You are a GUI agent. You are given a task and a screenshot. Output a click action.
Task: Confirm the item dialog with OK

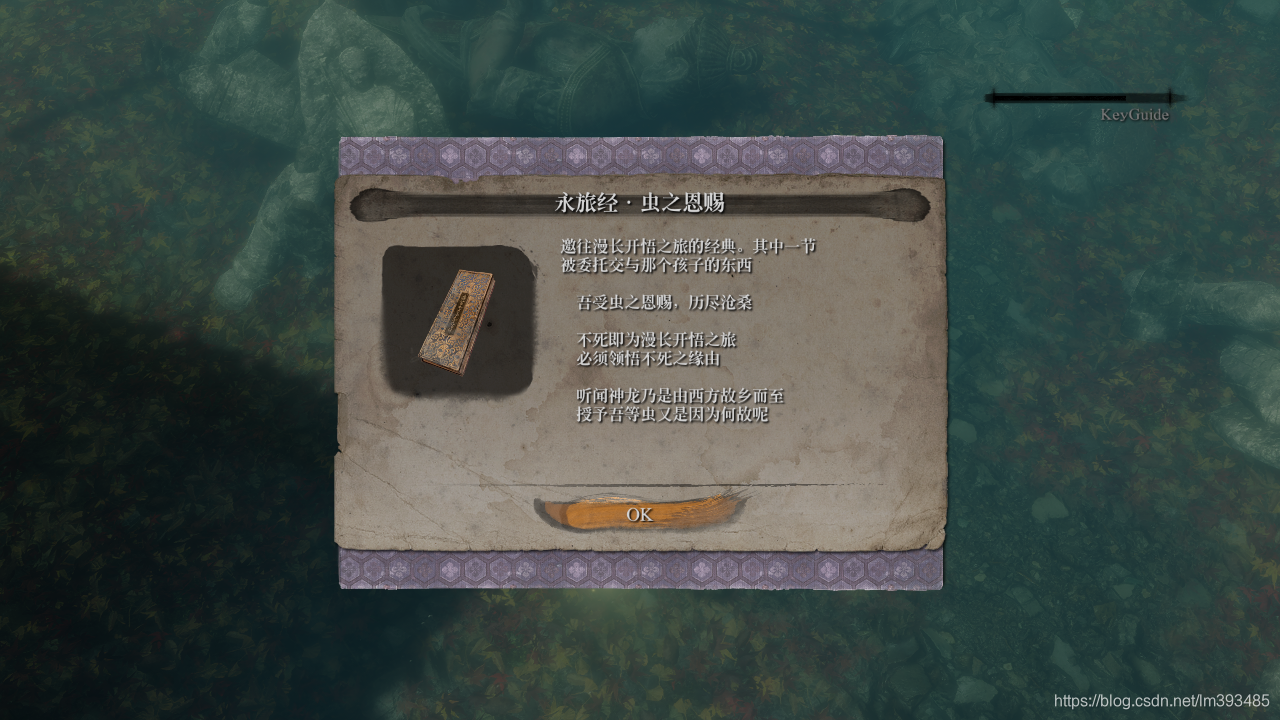tap(640, 514)
